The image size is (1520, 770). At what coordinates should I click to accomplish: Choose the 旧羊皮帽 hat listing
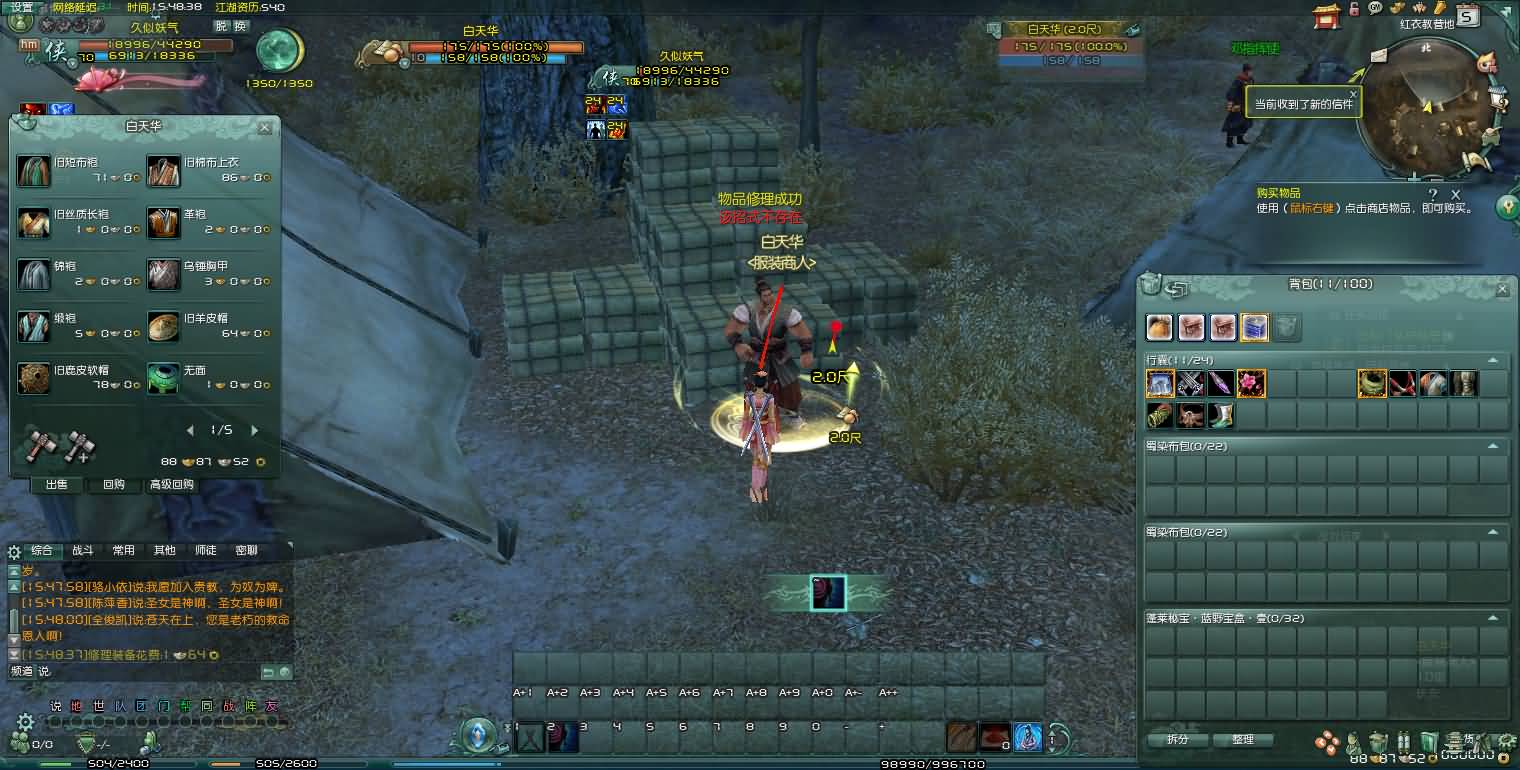pos(164,326)
